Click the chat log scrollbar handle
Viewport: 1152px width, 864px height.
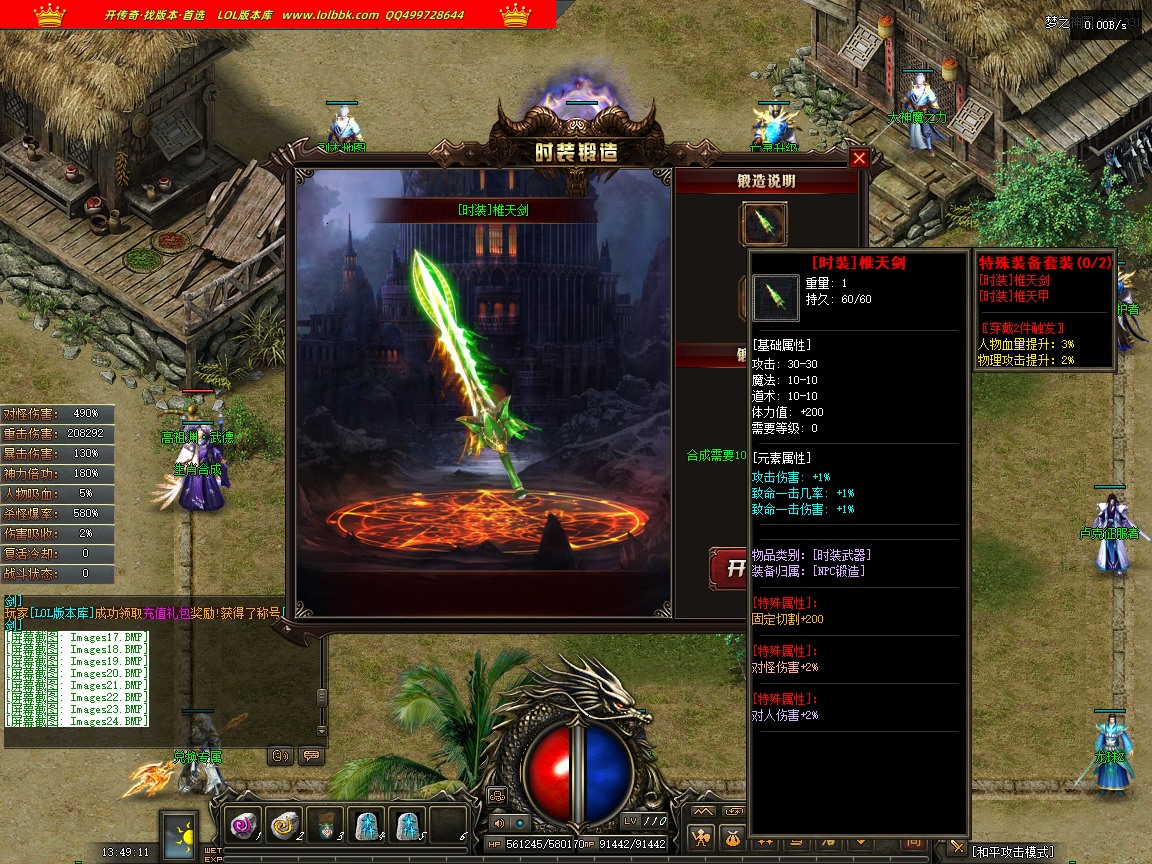(x=322, y=696)
